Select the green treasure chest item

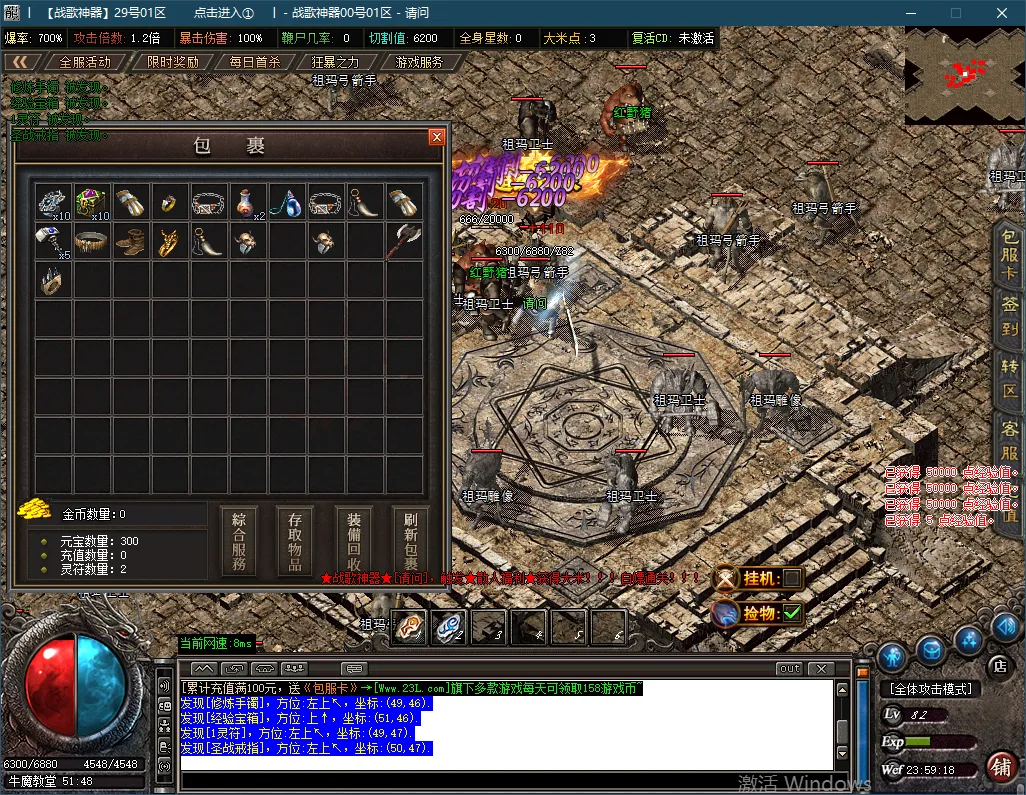[x=92, y=201]
